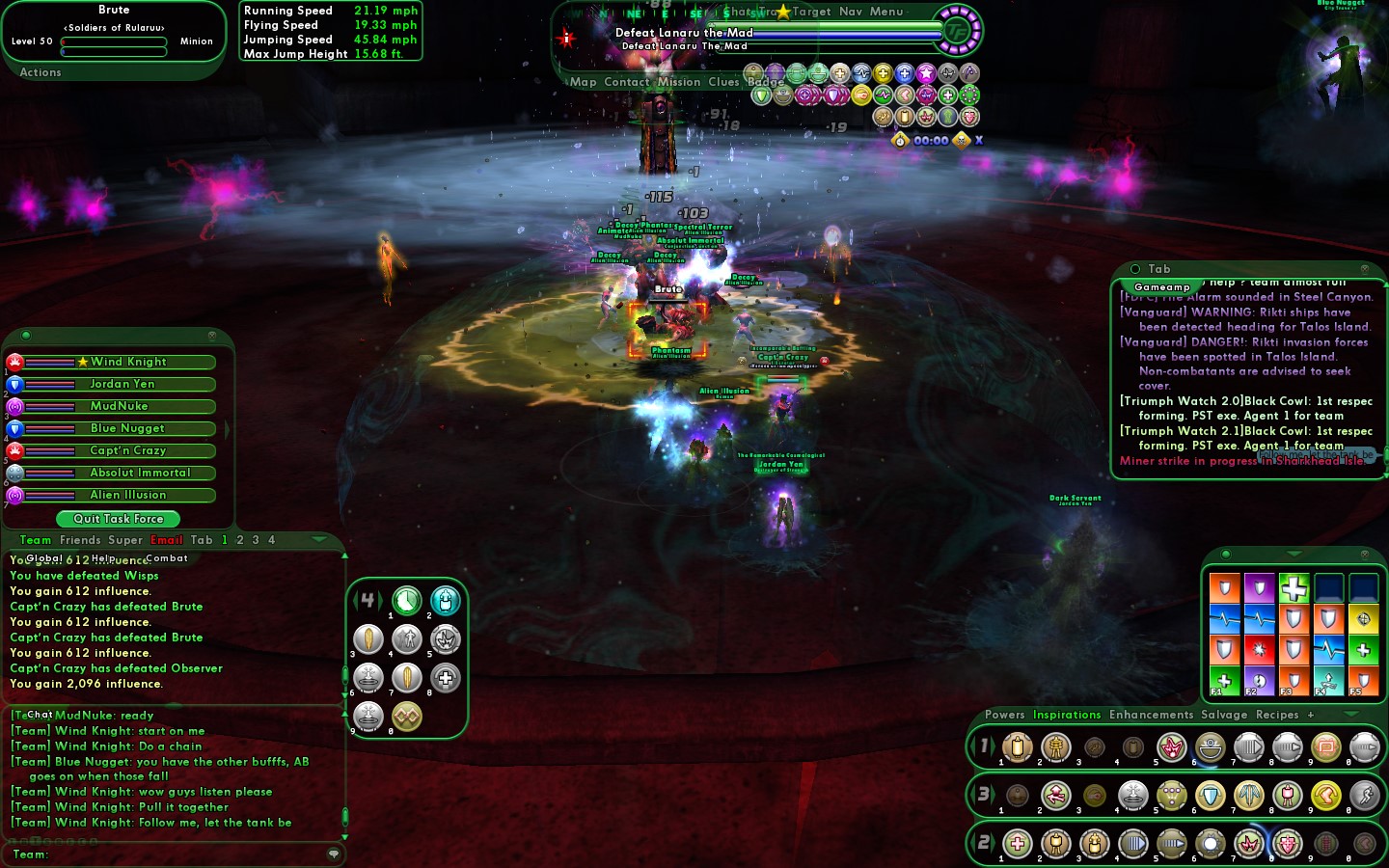The height and width of the screenshot is (868, 1389).
Task: Open the Clues tab
Action: 723,82
